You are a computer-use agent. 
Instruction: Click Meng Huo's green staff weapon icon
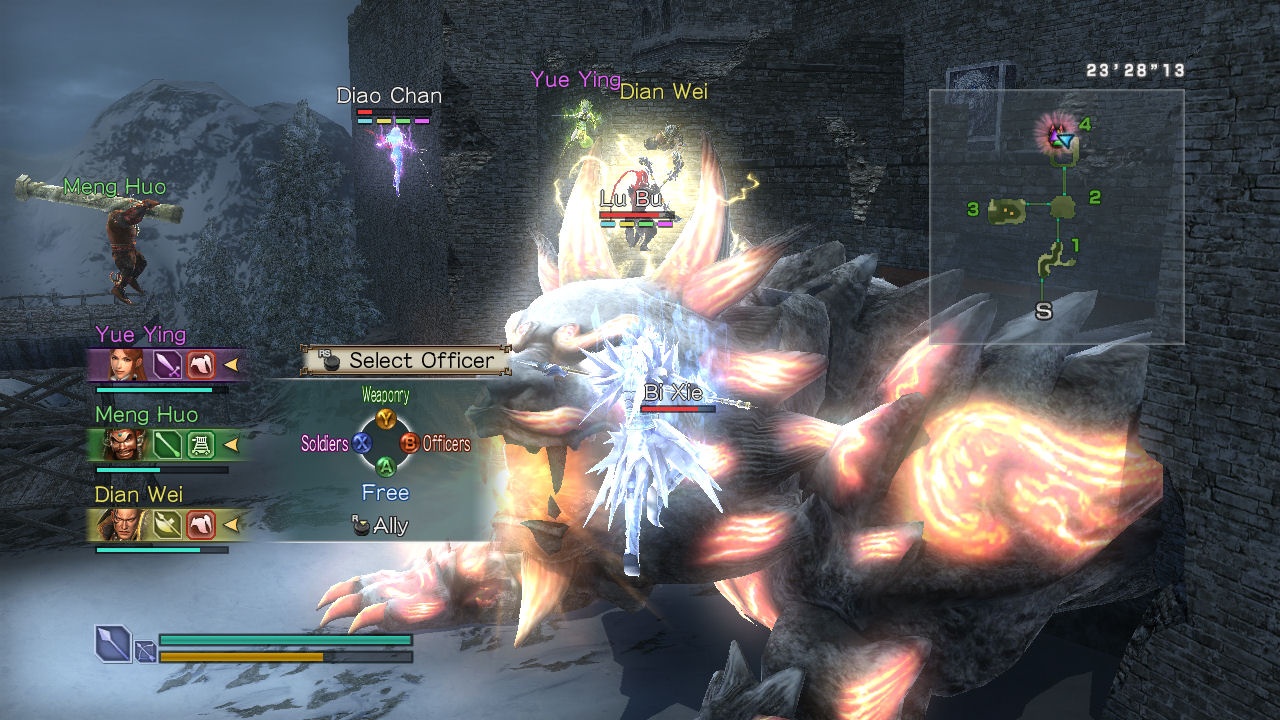click(167, 444)
